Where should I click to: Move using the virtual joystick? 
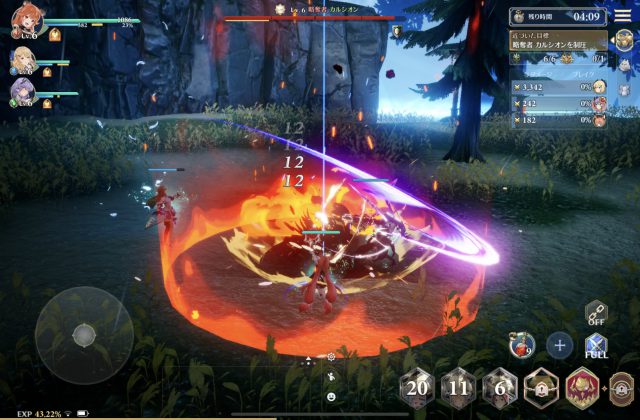84,334
